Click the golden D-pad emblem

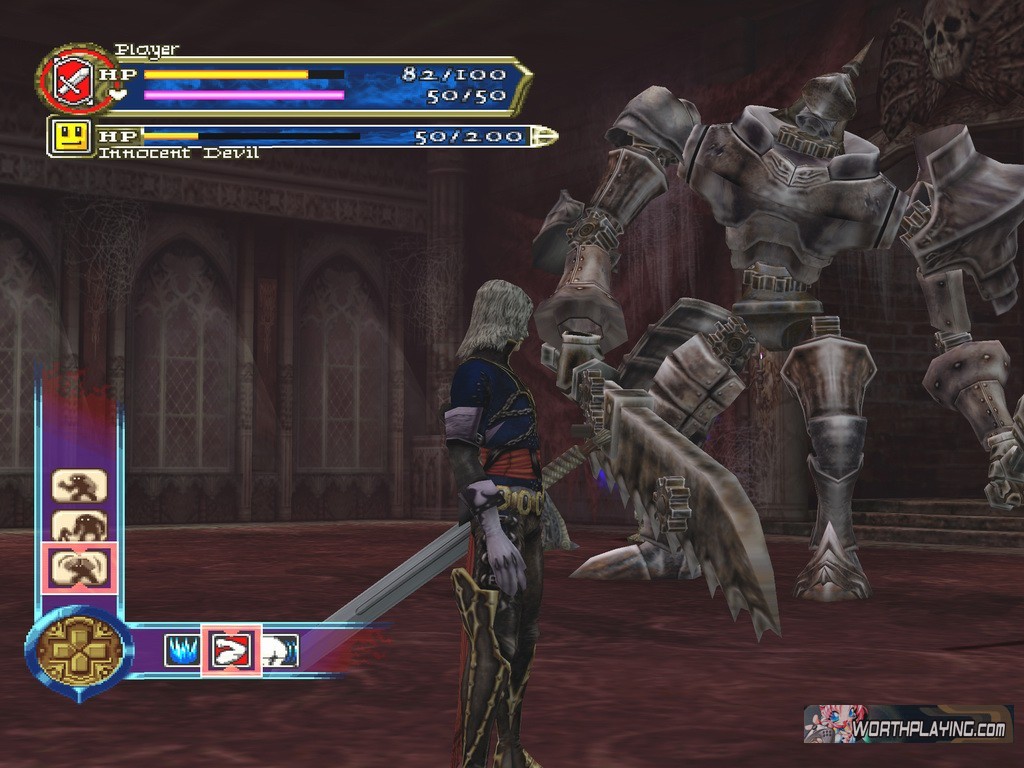click(79, 651)
